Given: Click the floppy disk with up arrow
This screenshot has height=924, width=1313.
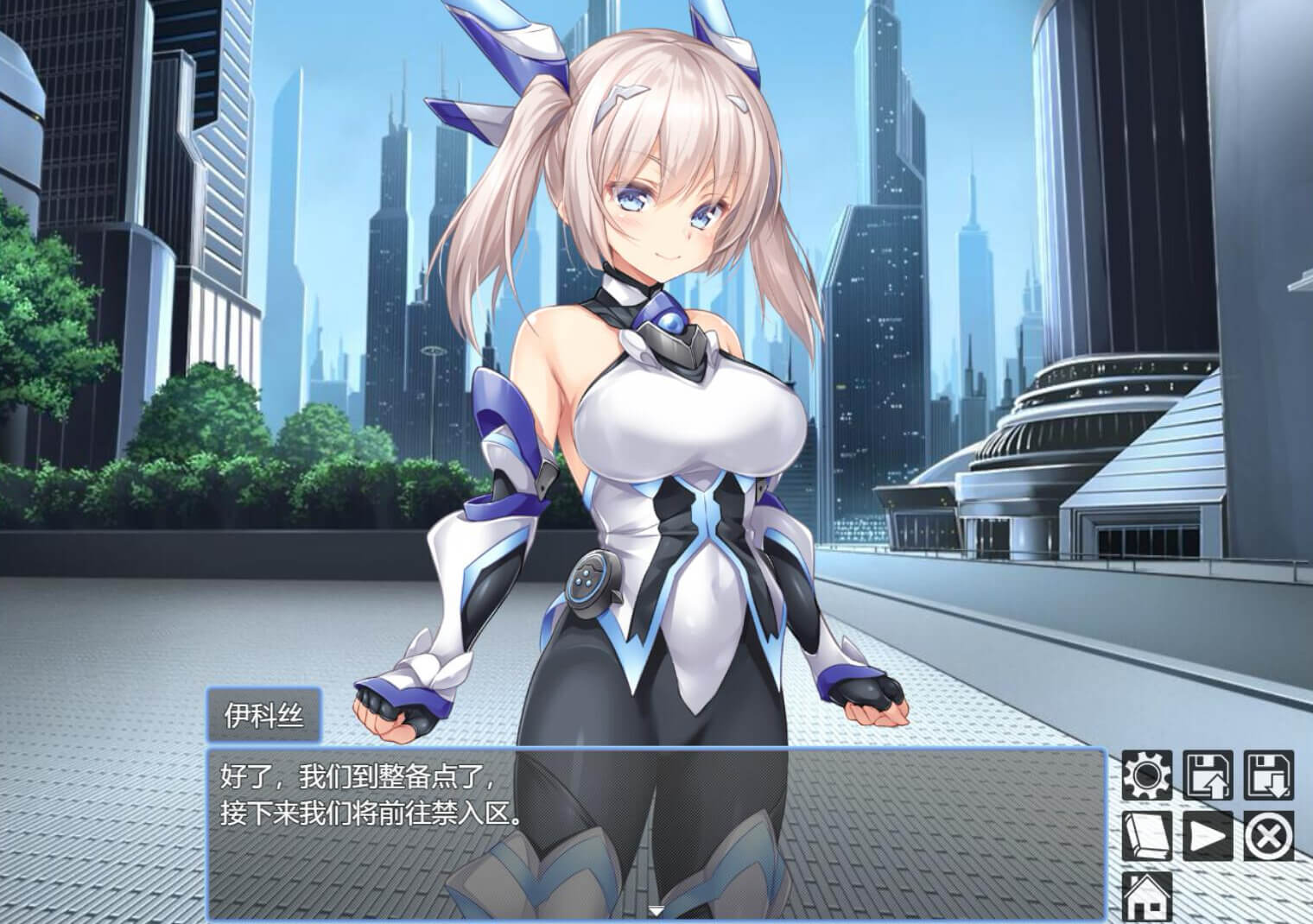Looking at the screenshot, I should [x=1208, y=775].
